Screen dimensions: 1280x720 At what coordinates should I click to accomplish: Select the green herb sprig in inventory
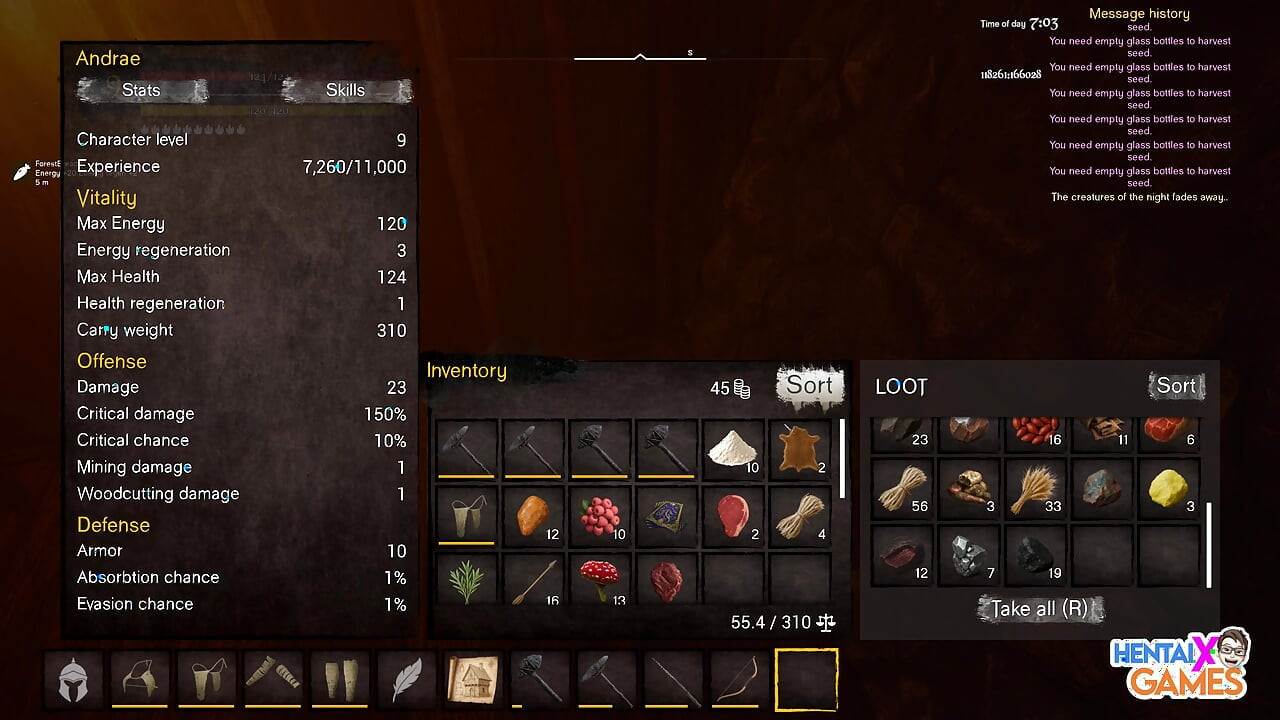tap(467, 580)
